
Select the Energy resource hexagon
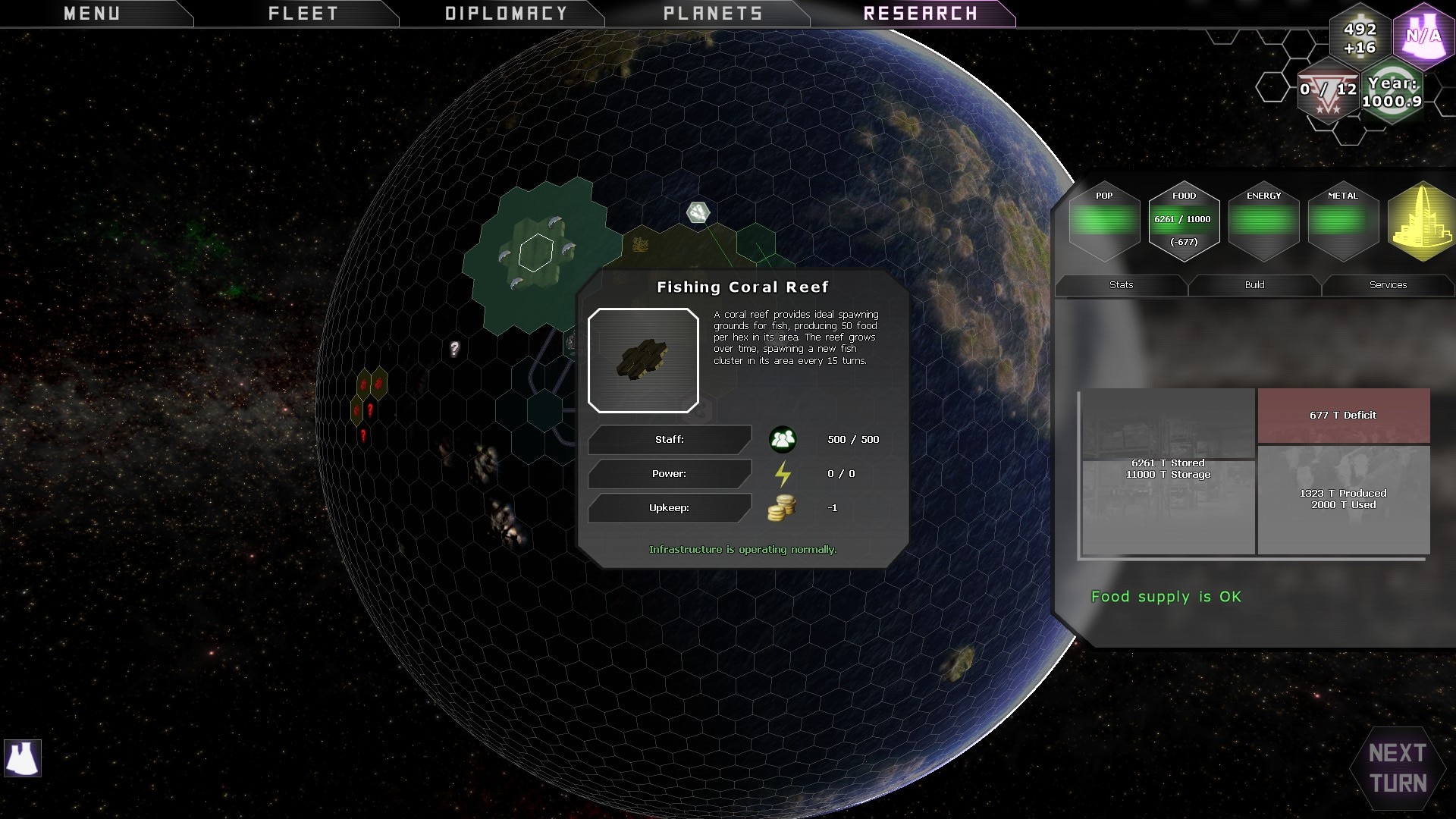[x=1263, y=221]
